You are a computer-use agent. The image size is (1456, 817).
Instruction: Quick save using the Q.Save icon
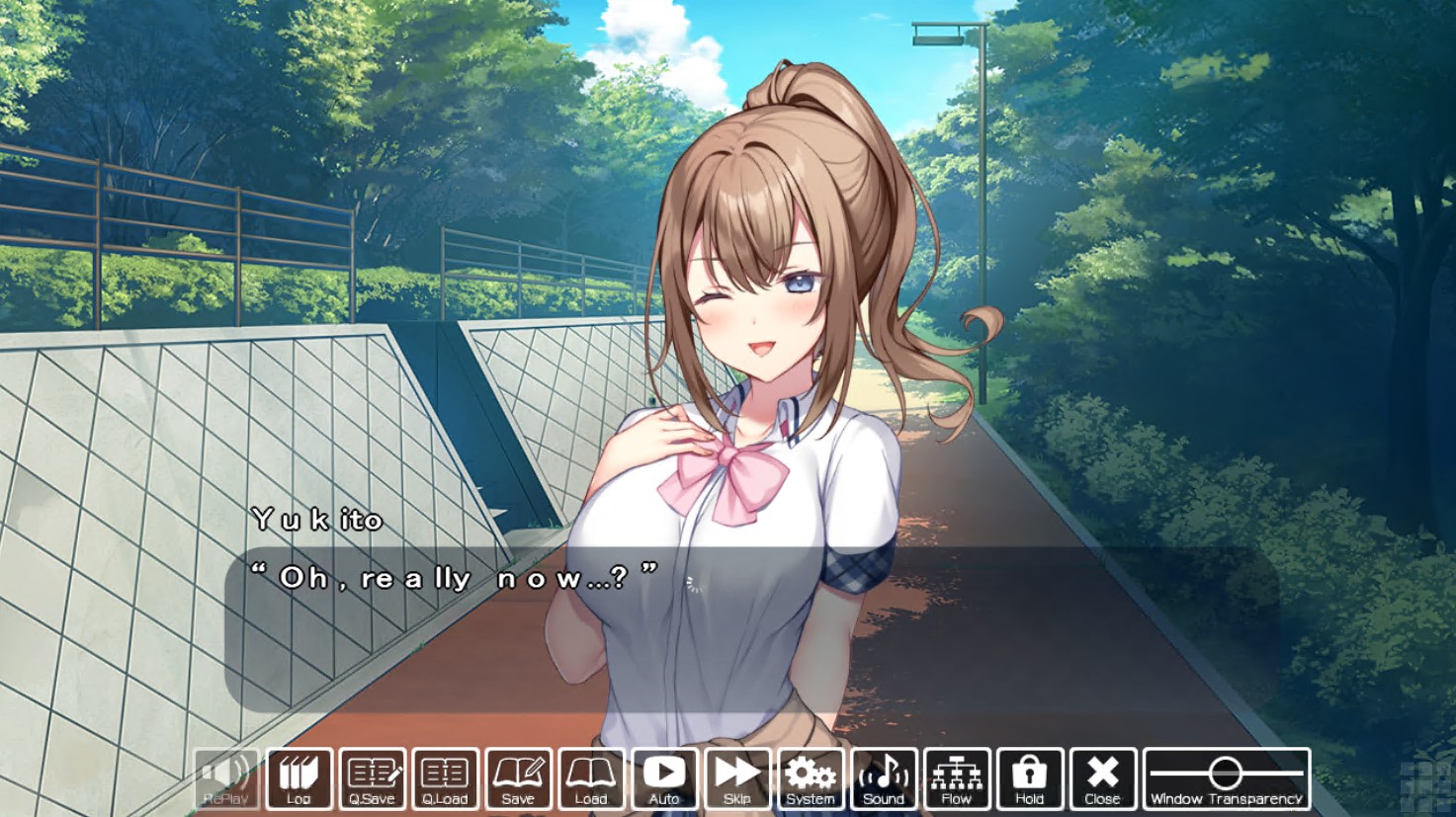pos(373,778)
